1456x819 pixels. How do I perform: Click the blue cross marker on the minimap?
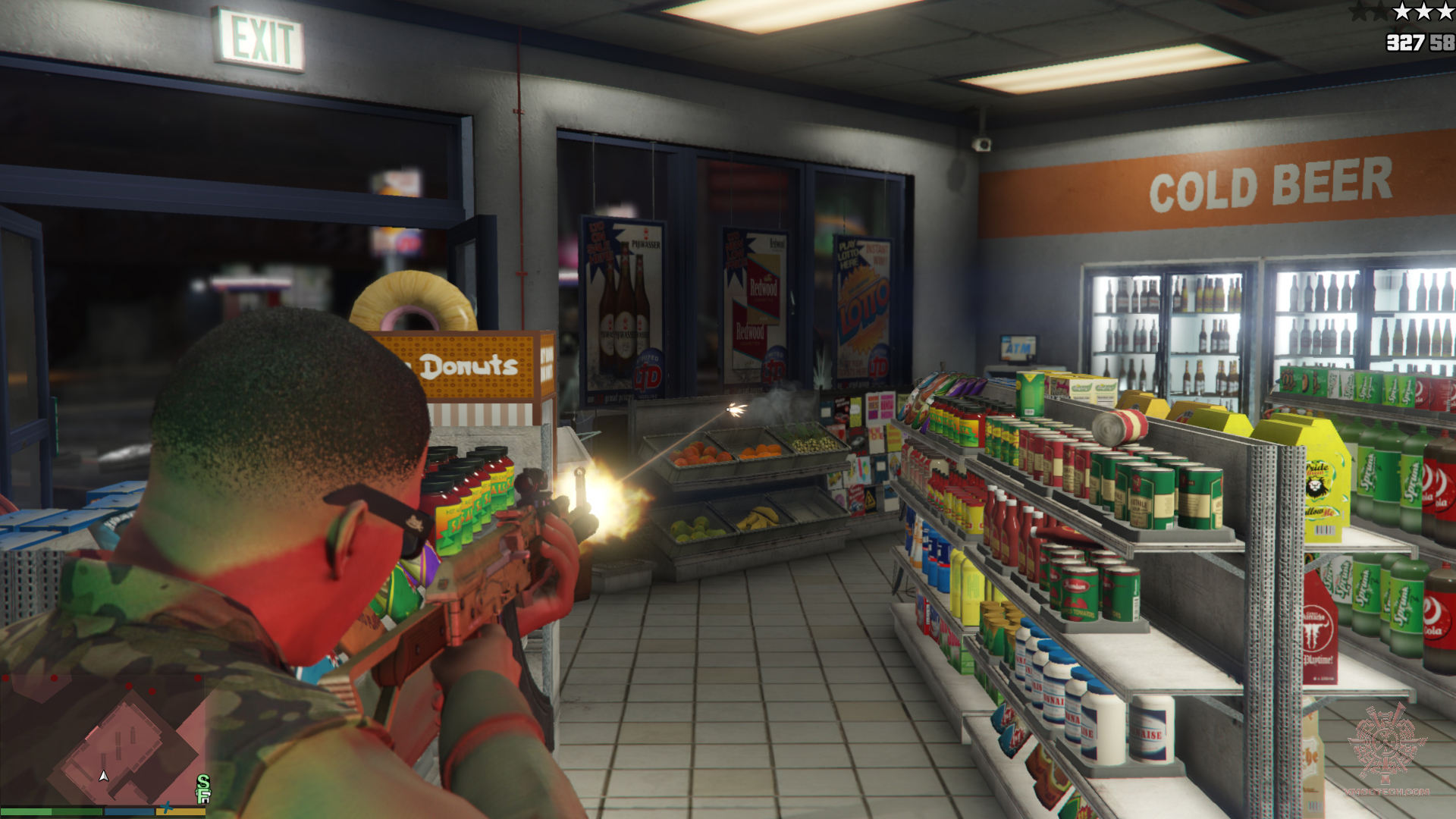167,807
